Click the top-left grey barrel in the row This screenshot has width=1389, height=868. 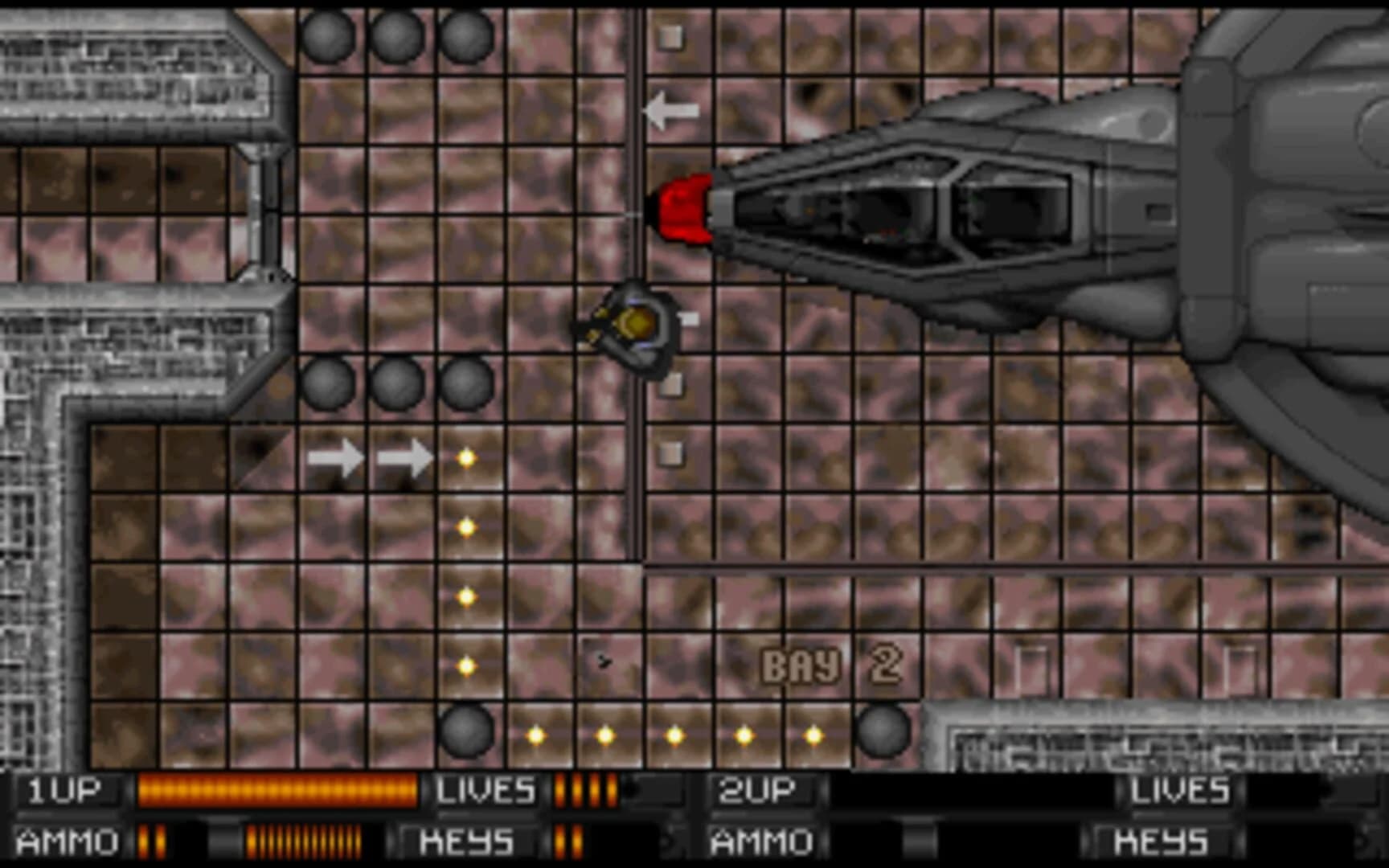pos(326,36)
